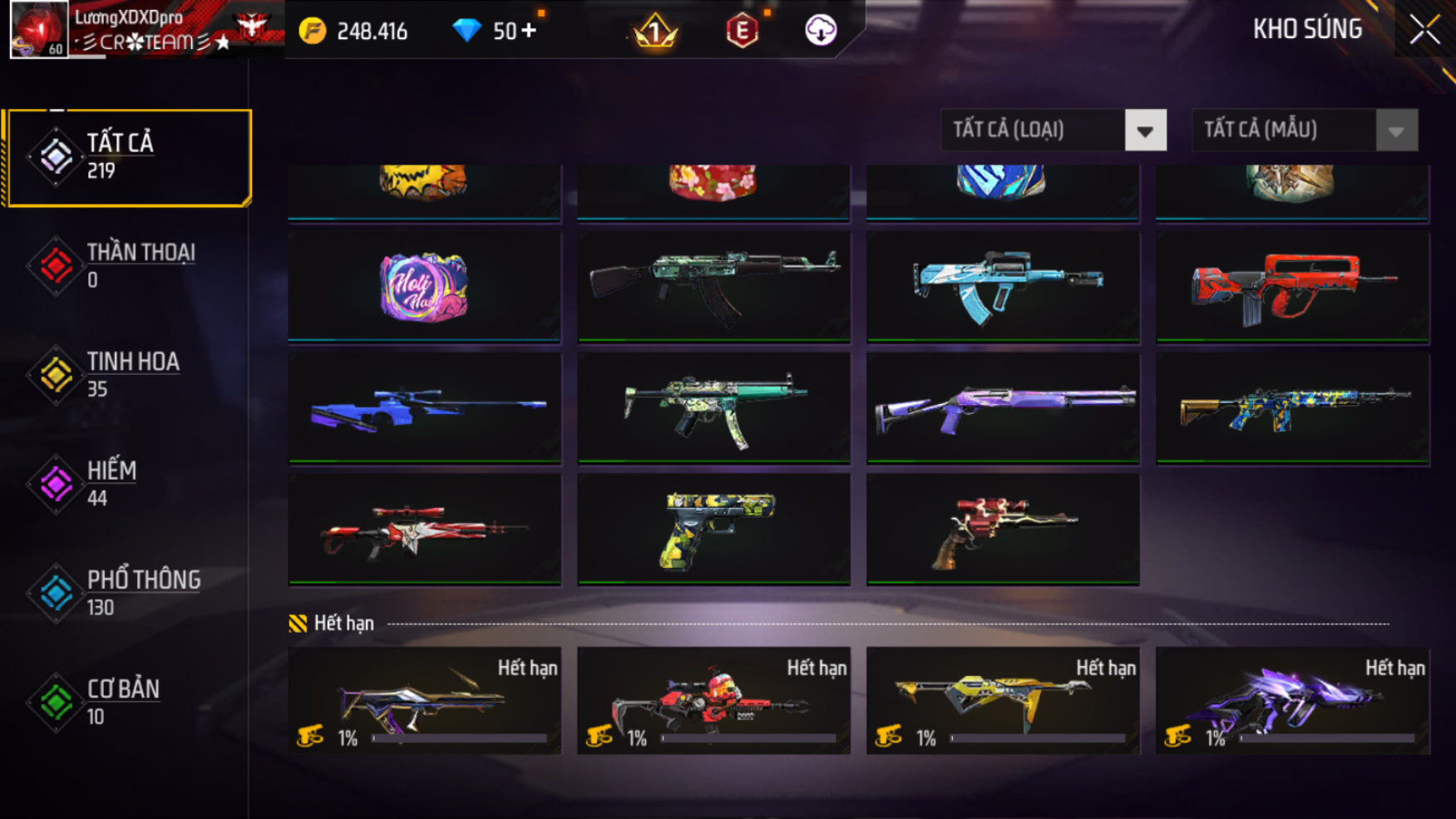Choose the purple shotgun skin
Screen dimensions: 1456x819
[1003, 408]
